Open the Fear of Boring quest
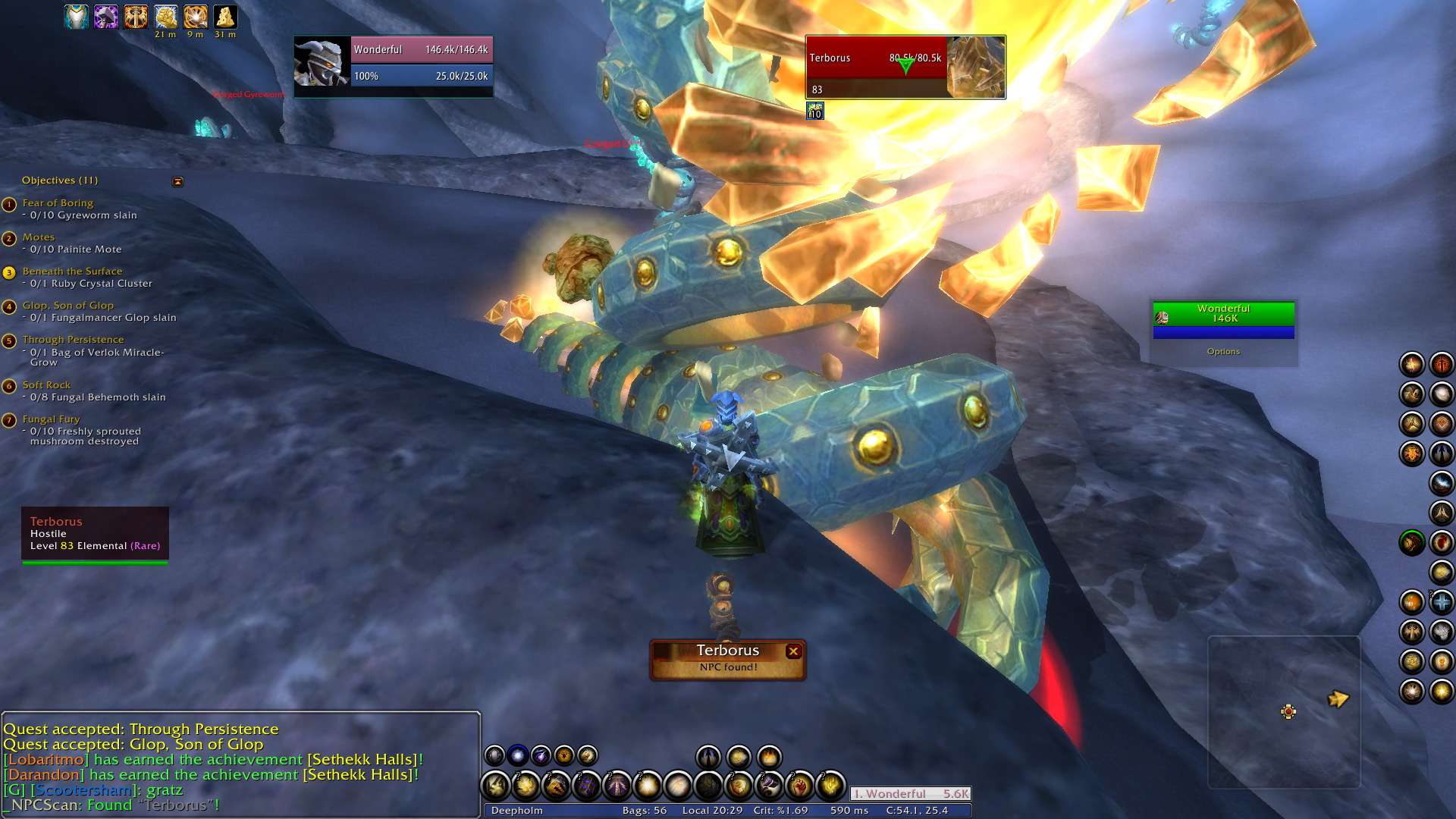This screenshot has height=819, width=1456. (x=58, y=203)
